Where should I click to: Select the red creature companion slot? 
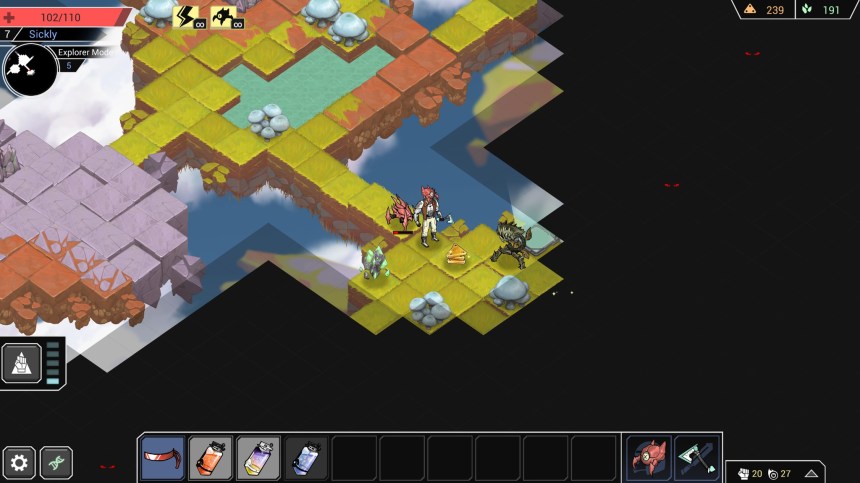tap(648, 458)
